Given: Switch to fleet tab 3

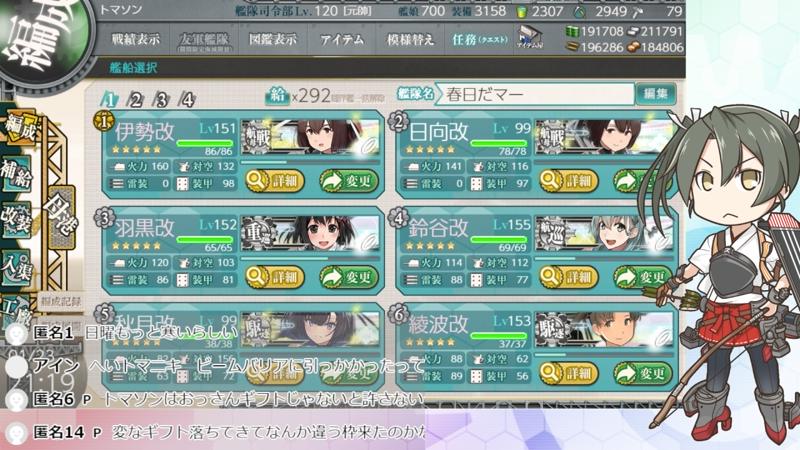Looking at the screenshot, I should point(162,100).
